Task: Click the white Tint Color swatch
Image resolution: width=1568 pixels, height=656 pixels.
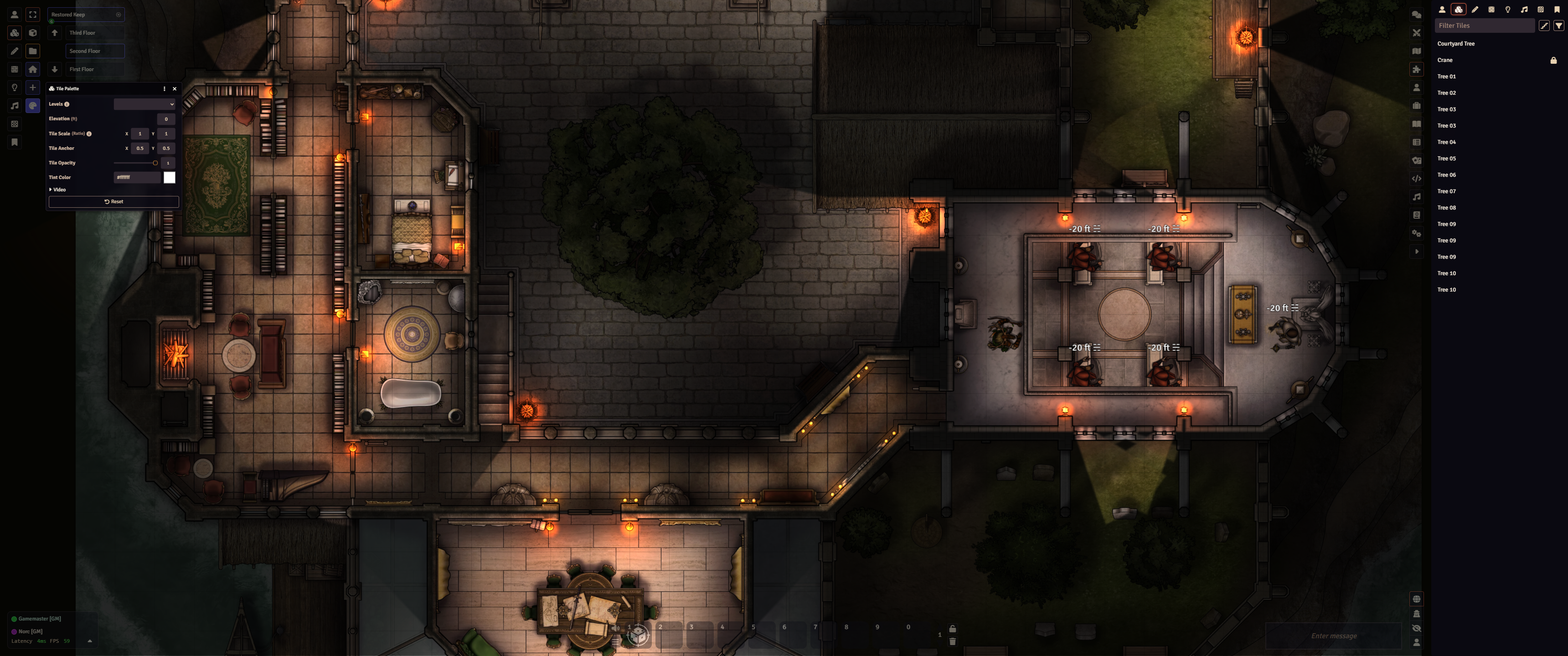Action: 169,177
